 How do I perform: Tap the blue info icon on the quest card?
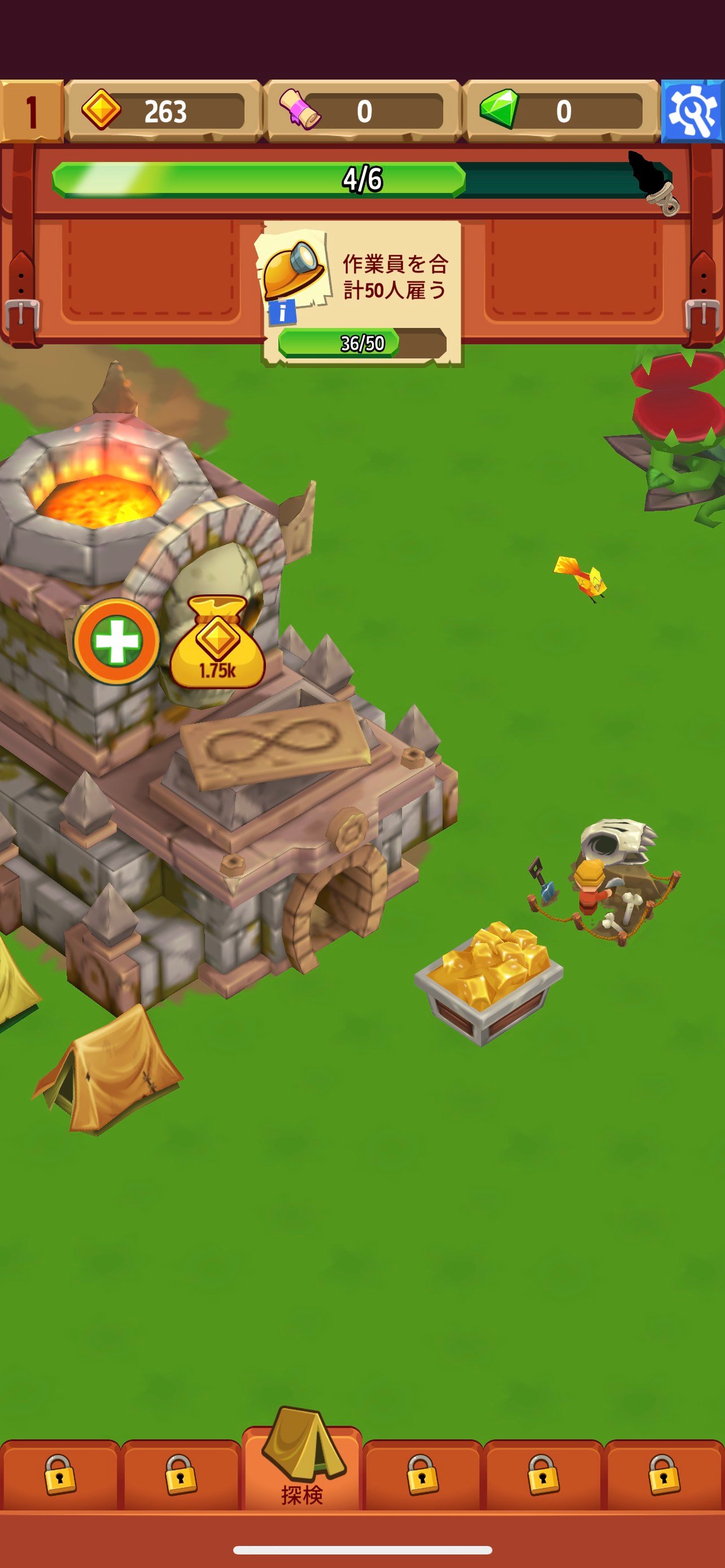click(283, 313)
